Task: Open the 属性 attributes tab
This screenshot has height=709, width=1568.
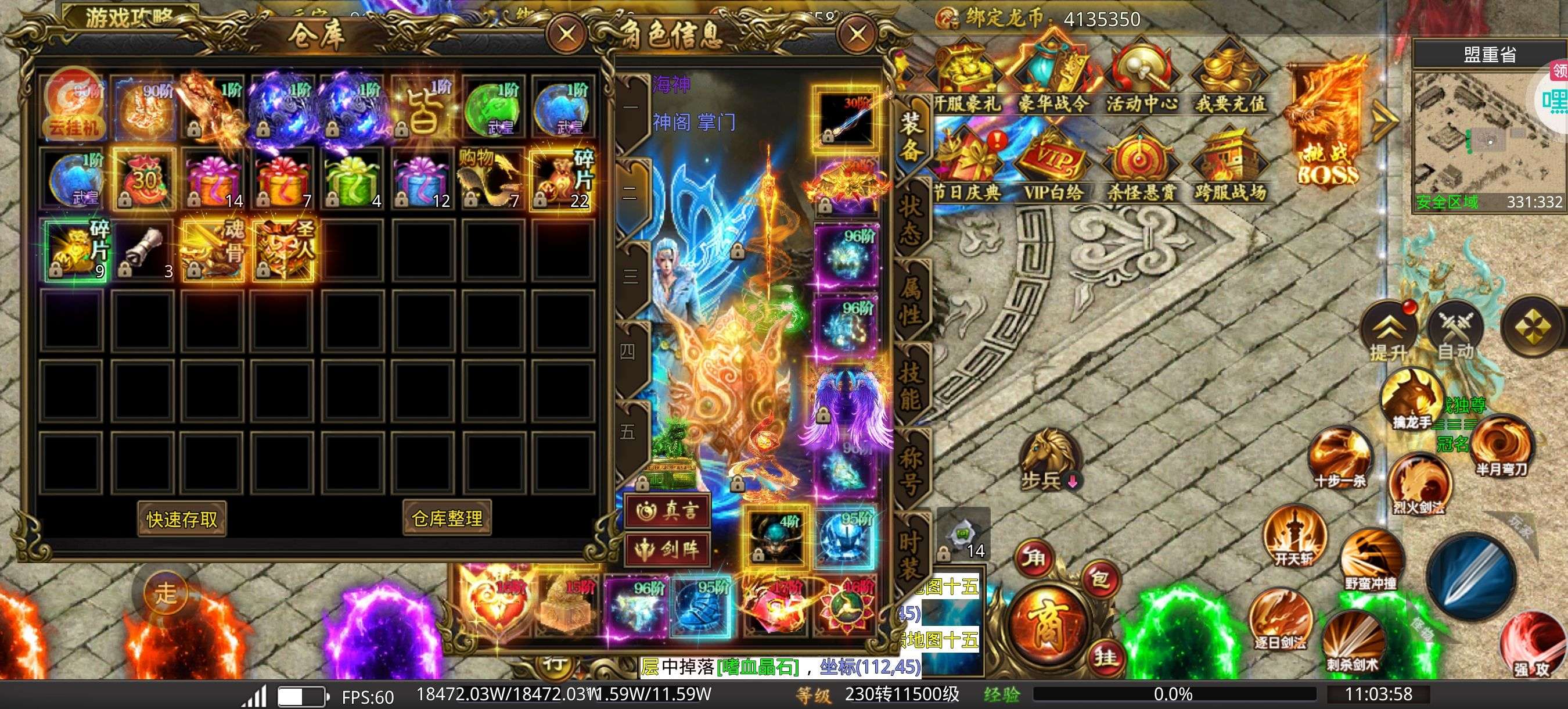Action: pyautogui.click(x=911, y=302)
